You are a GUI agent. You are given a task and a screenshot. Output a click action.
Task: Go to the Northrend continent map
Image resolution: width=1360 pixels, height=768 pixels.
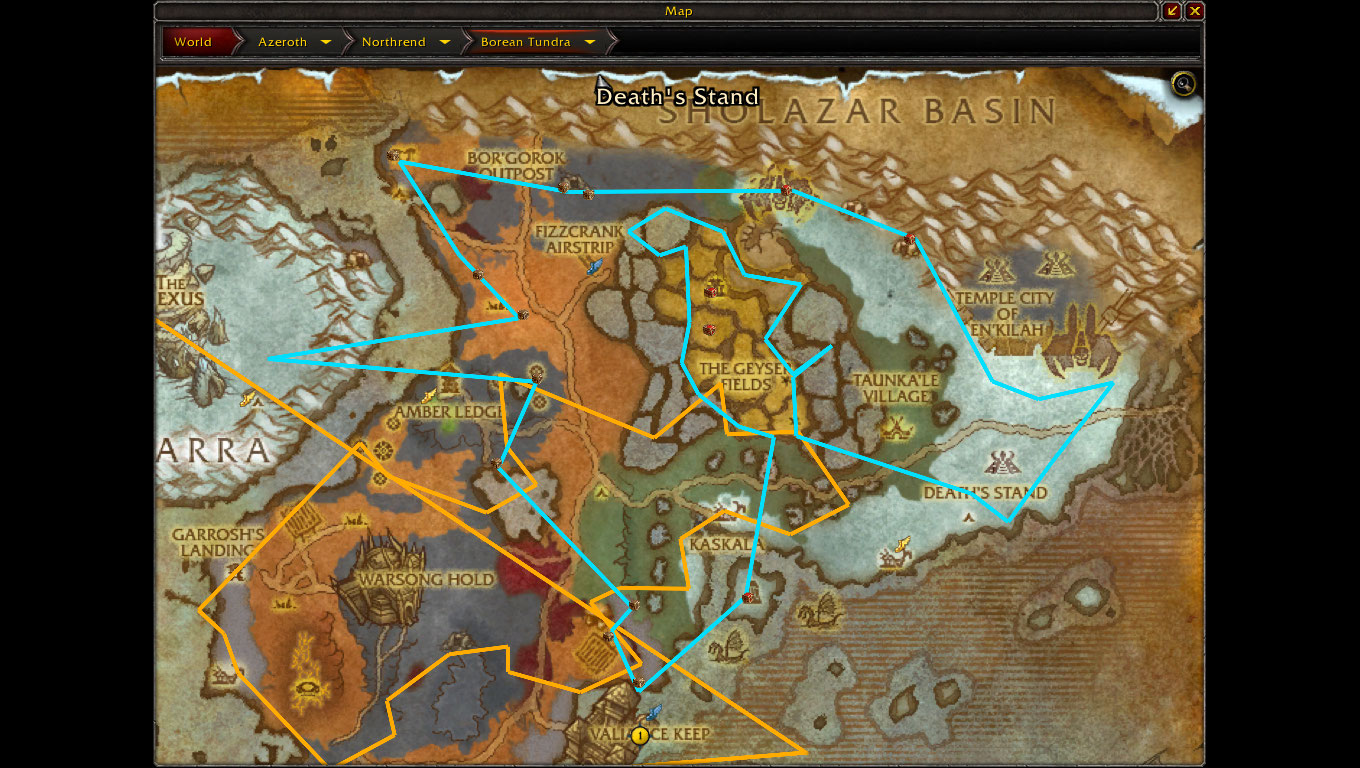coord(393,42)
